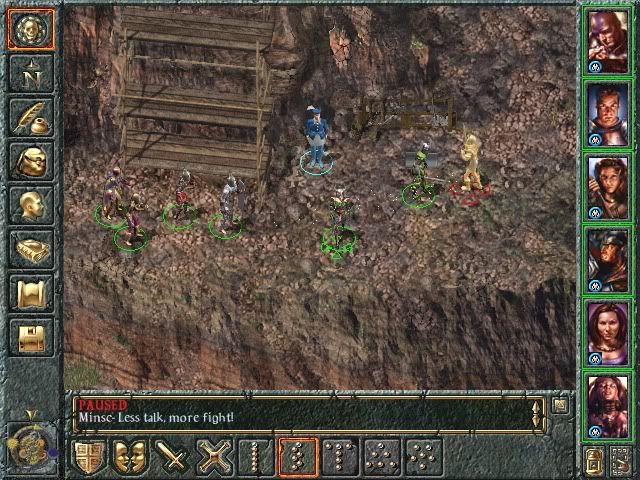Choose the single-file line formation
Screen dimensions: 640x480
click(257, 457)
